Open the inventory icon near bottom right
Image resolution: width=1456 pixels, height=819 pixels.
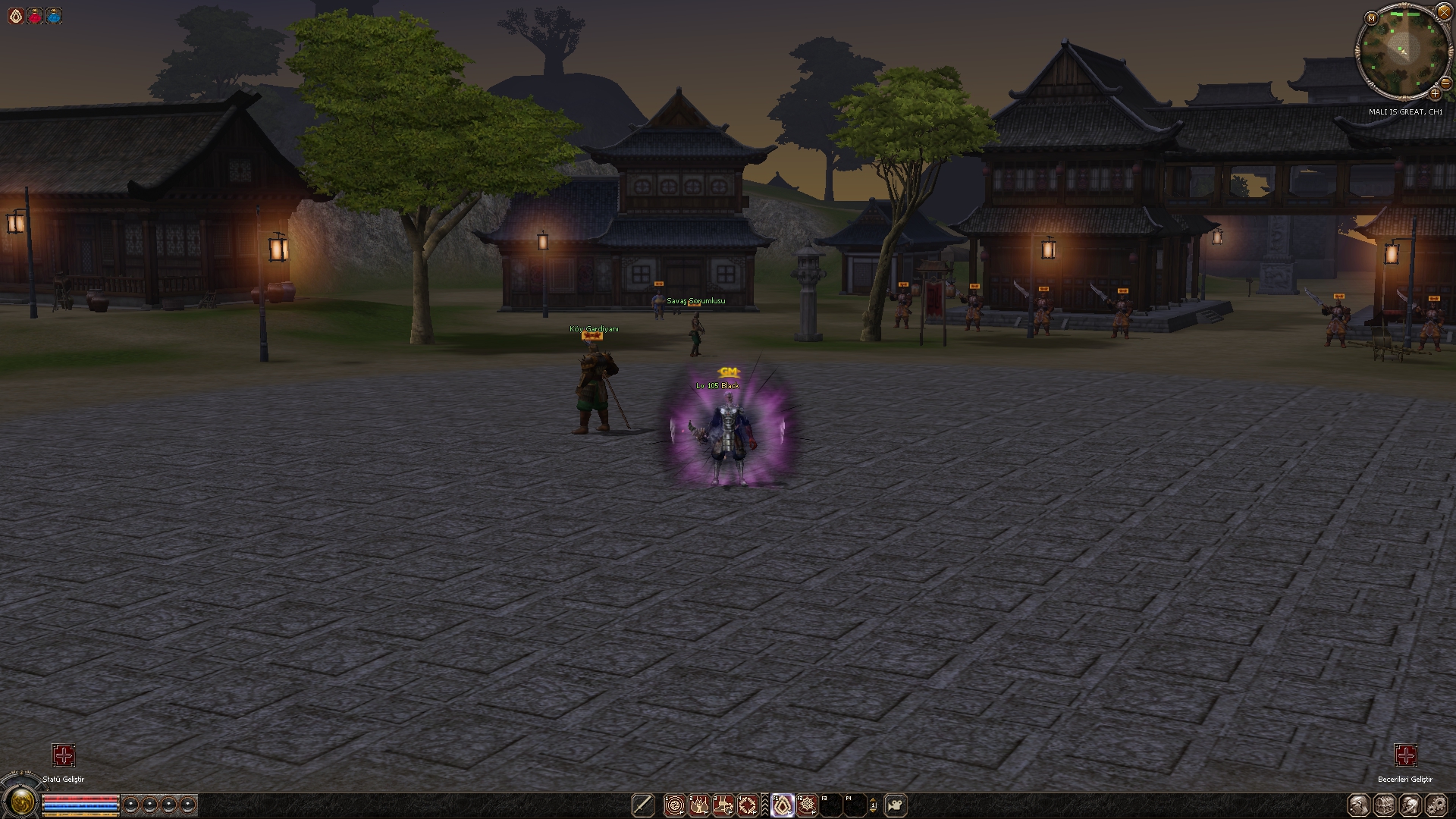[1384, 805]
